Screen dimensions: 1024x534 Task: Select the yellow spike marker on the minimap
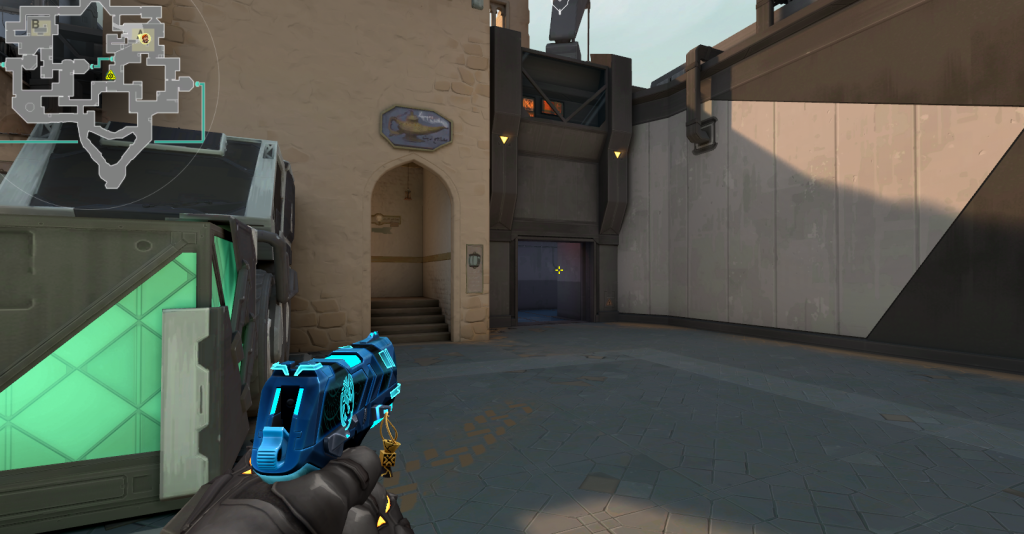point(110,75)
